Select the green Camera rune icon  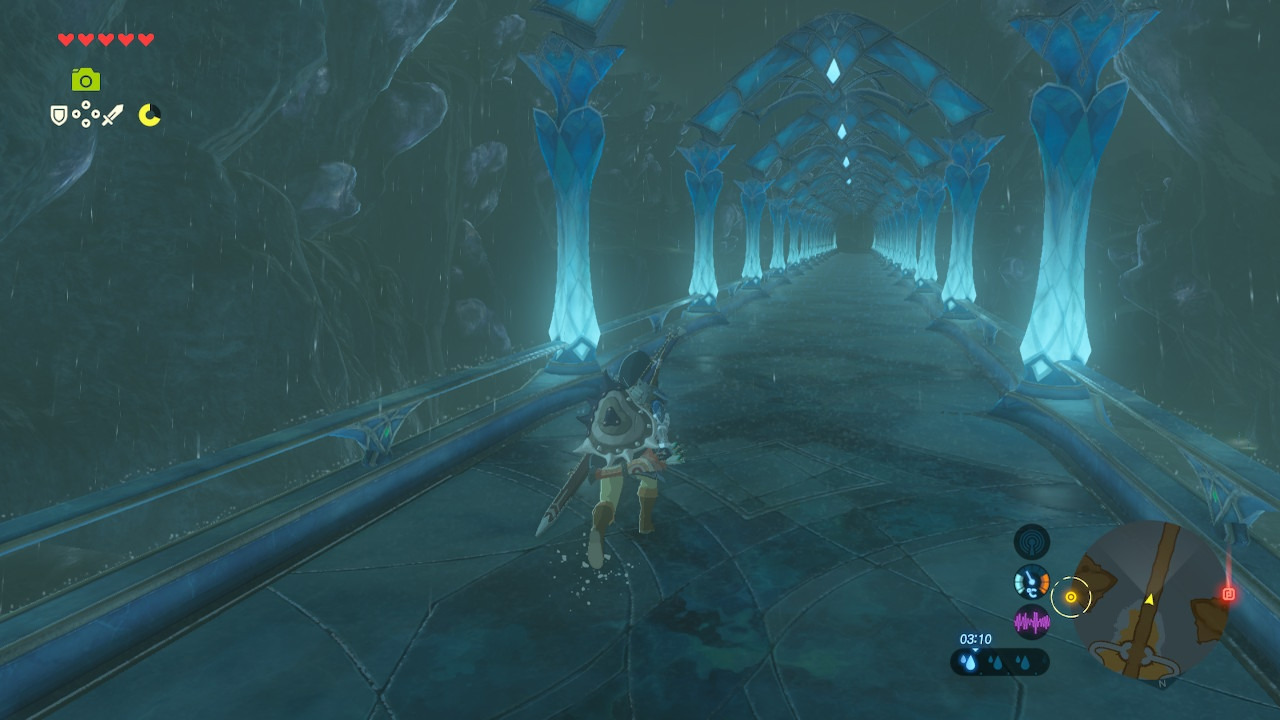(x=86, y=80)
